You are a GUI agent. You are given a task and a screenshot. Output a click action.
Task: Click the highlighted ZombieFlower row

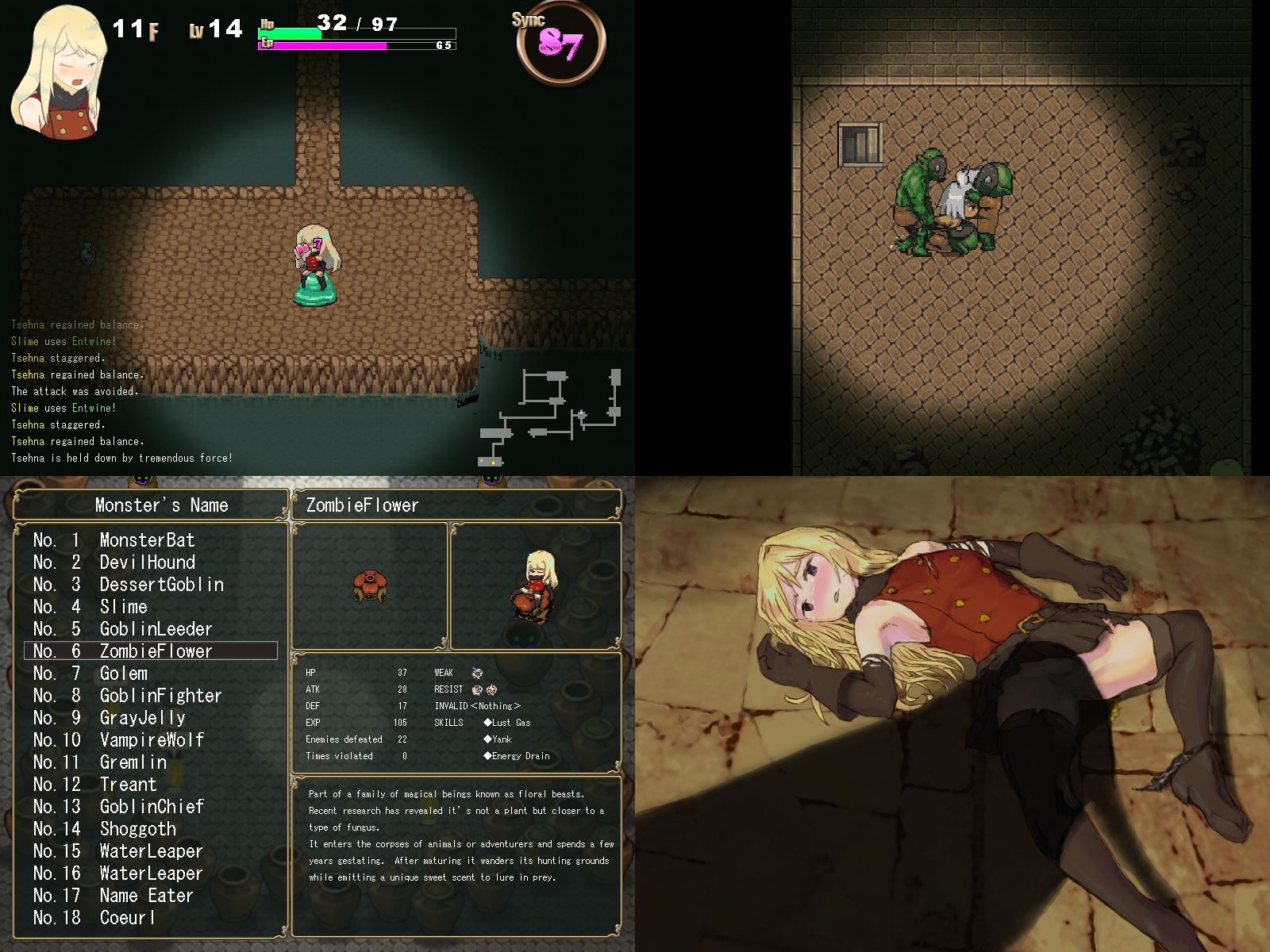[x=156, y=651]
